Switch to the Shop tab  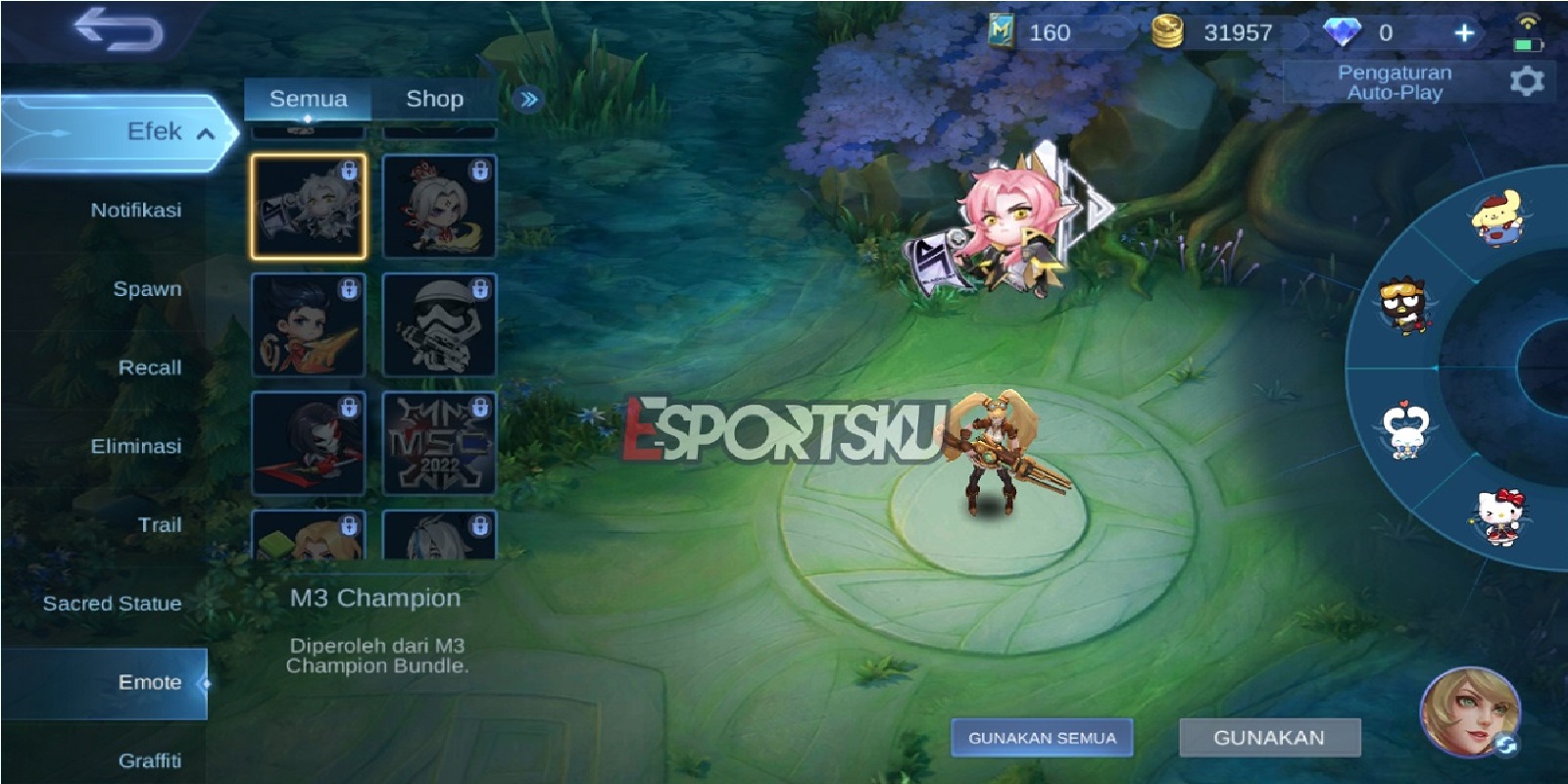(435, 98)
